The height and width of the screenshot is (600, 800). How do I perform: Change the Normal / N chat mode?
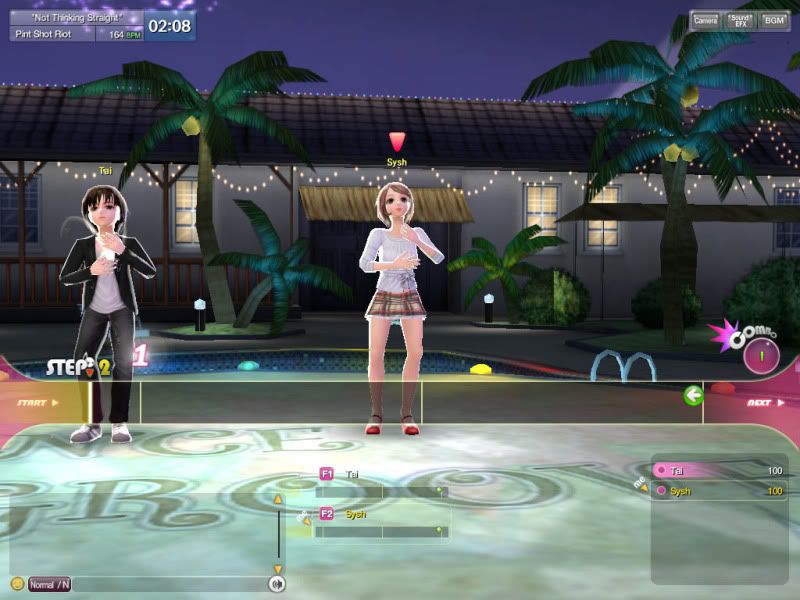click(x=49, y=584)
